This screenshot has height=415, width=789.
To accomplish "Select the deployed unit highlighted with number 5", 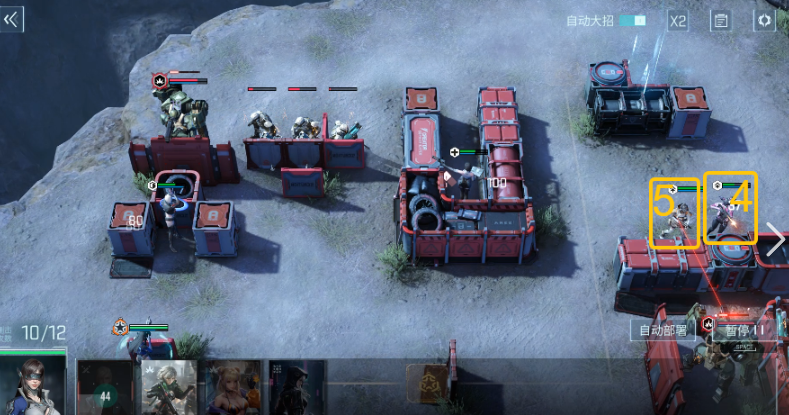I will 674,213.
